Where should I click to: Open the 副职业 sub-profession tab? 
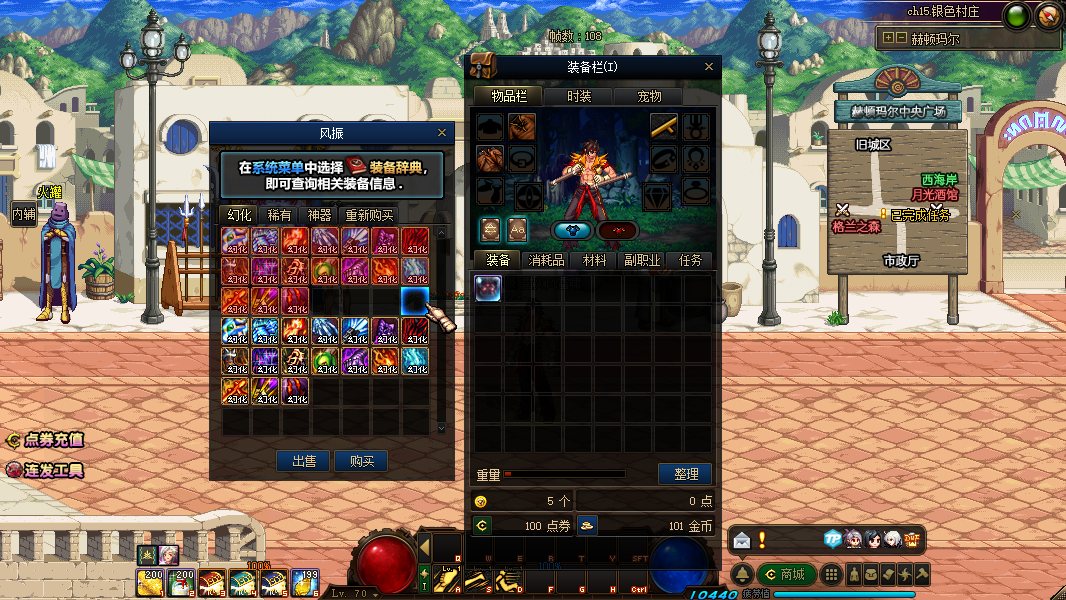(x=642, y=260)
